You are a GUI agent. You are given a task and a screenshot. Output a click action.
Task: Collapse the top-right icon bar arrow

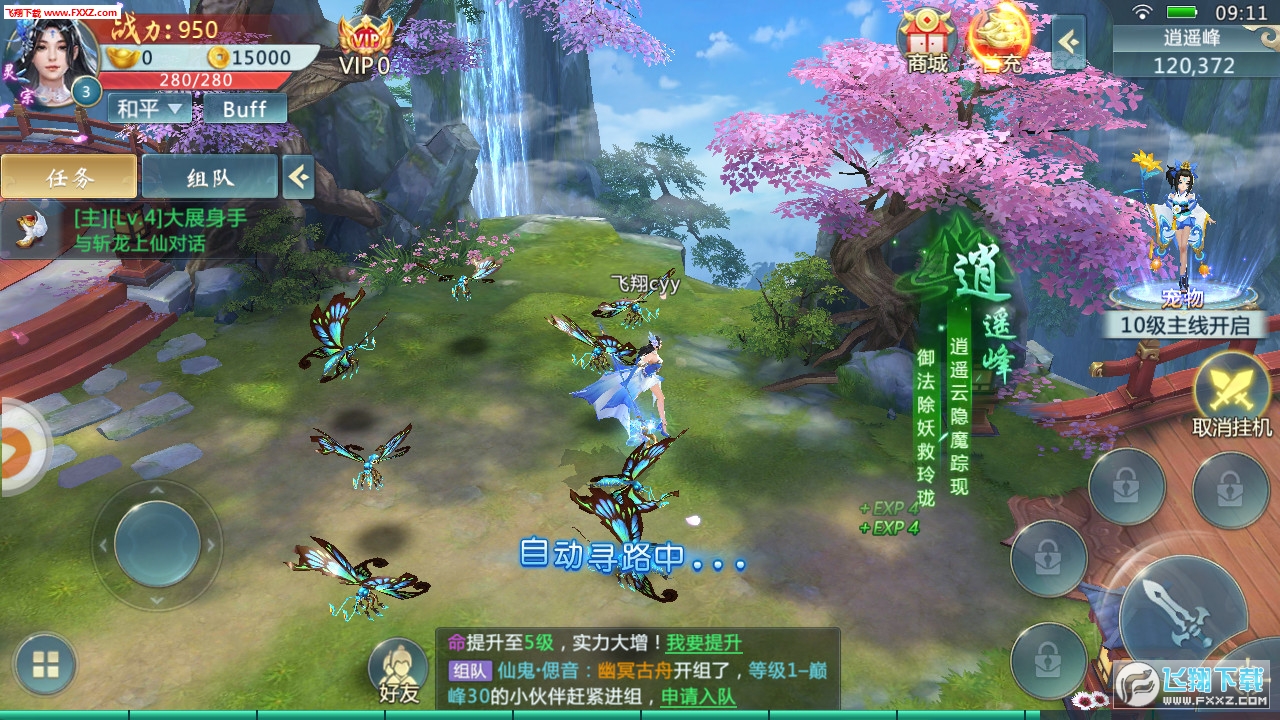1069,42
